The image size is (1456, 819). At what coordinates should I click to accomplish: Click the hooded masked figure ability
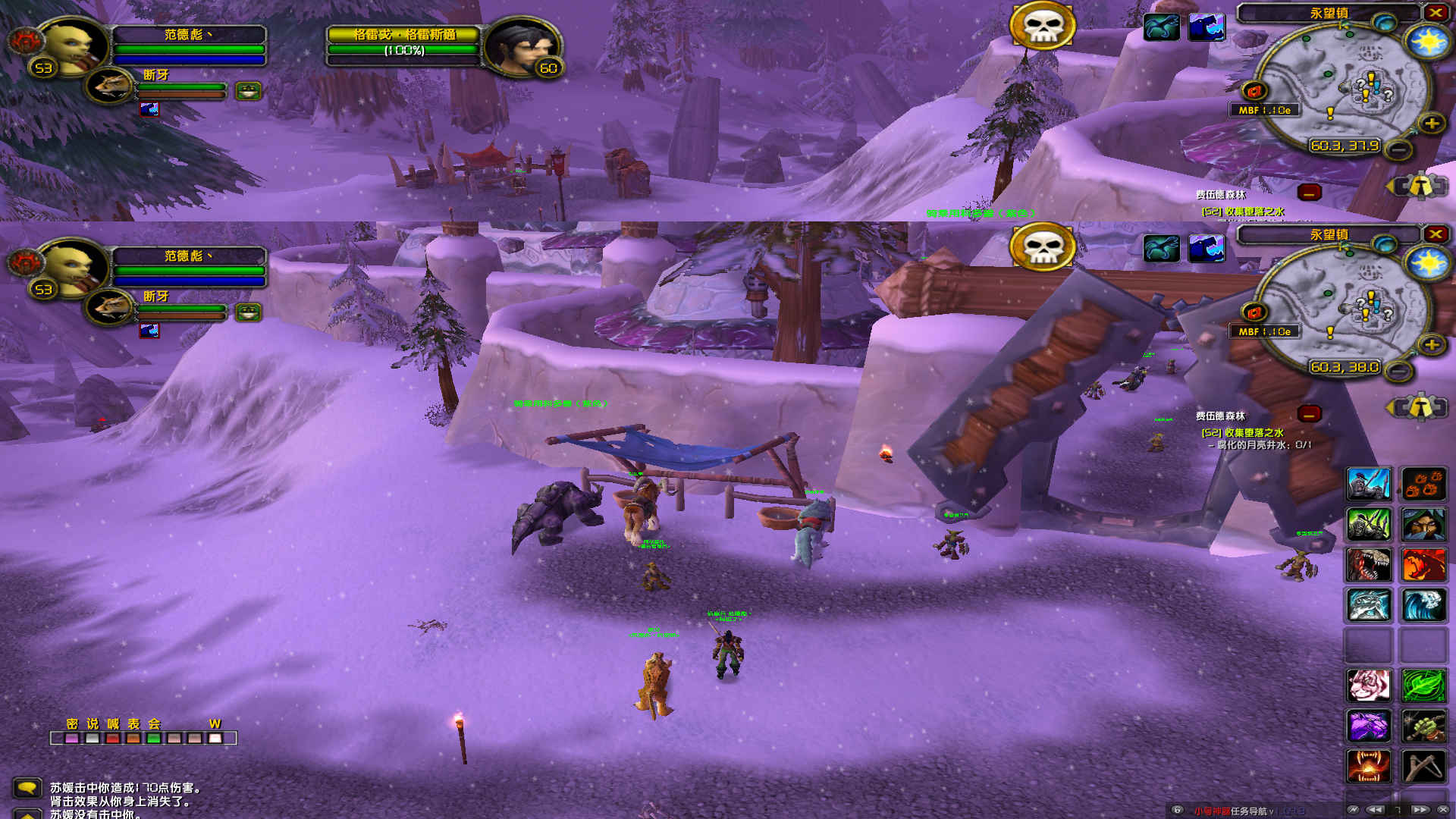(1423, 524)
